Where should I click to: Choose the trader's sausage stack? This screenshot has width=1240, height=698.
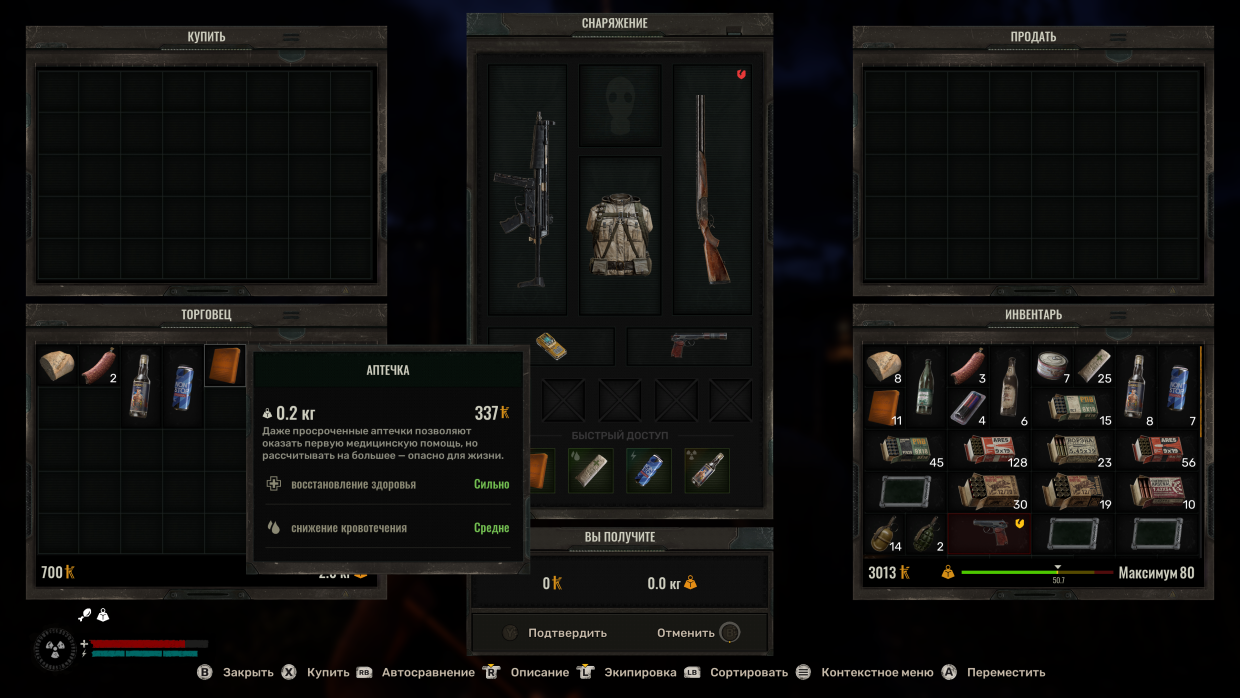pyautogui.click(x=99, y=366)
